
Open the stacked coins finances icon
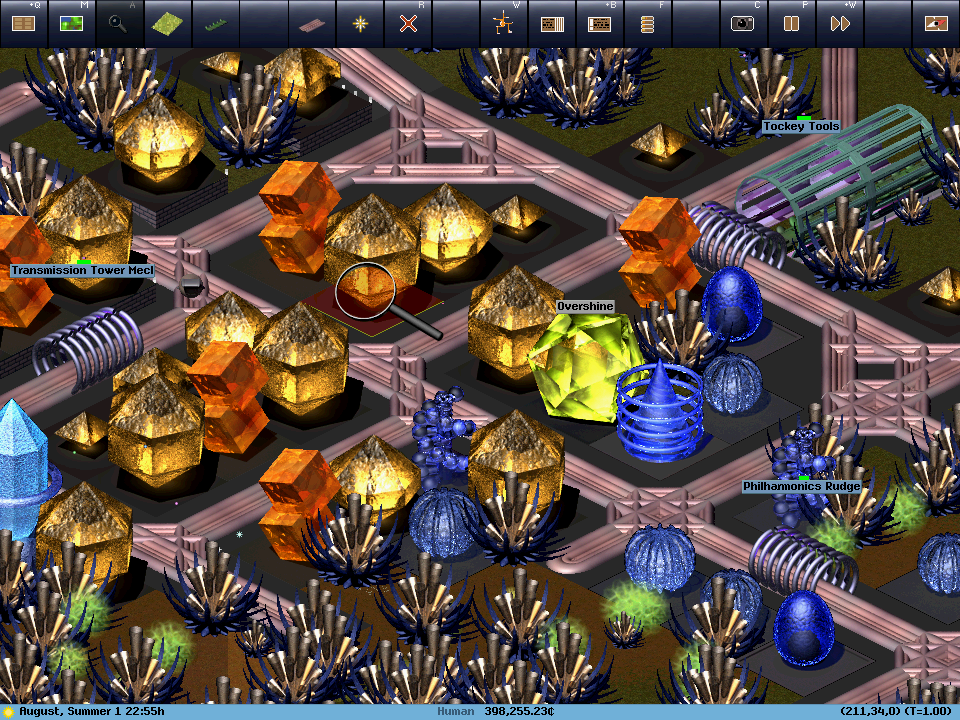click(x=647, y=24)
